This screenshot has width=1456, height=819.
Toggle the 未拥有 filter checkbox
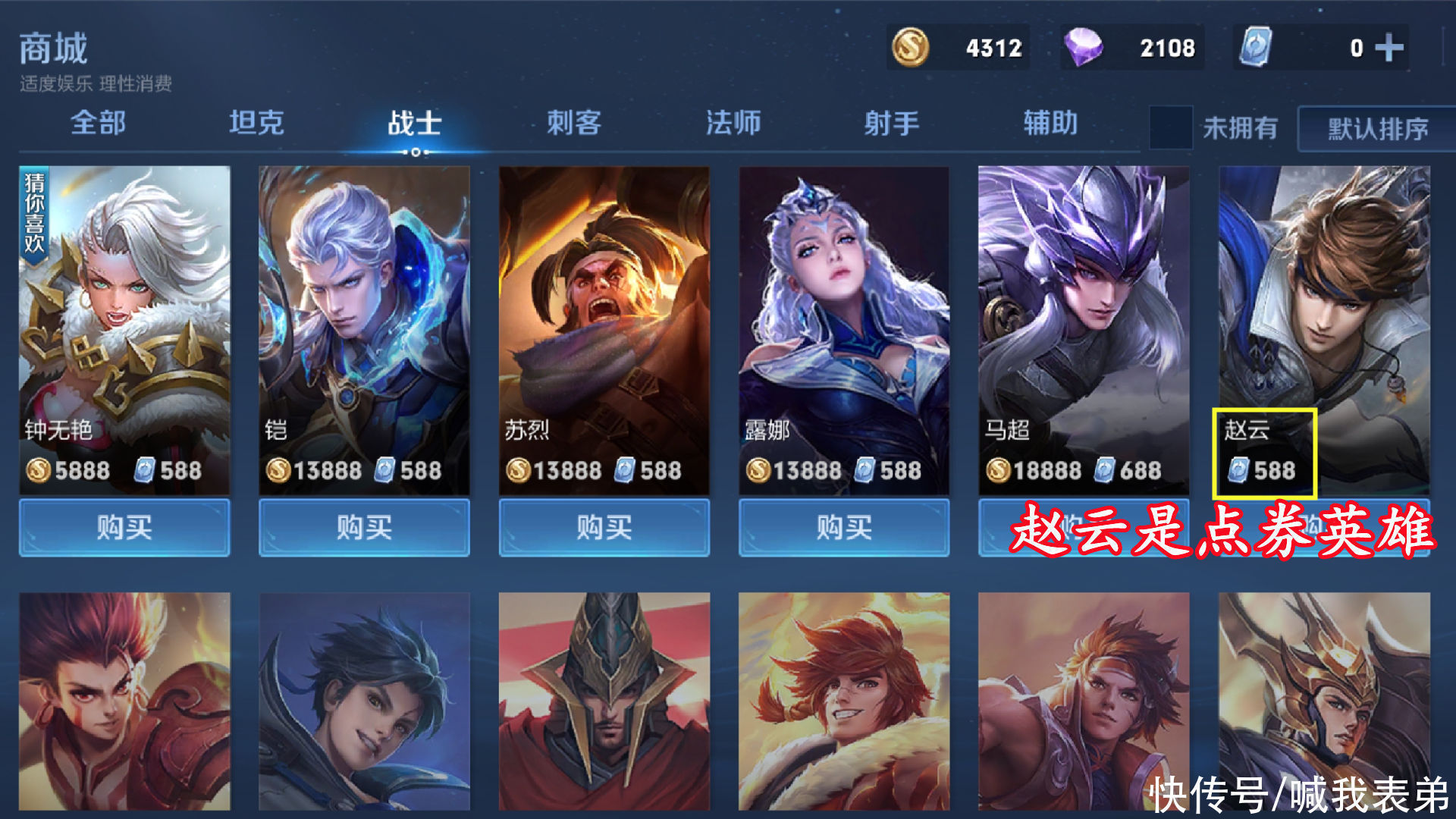pyautogui.click(x=1170, y=127)
